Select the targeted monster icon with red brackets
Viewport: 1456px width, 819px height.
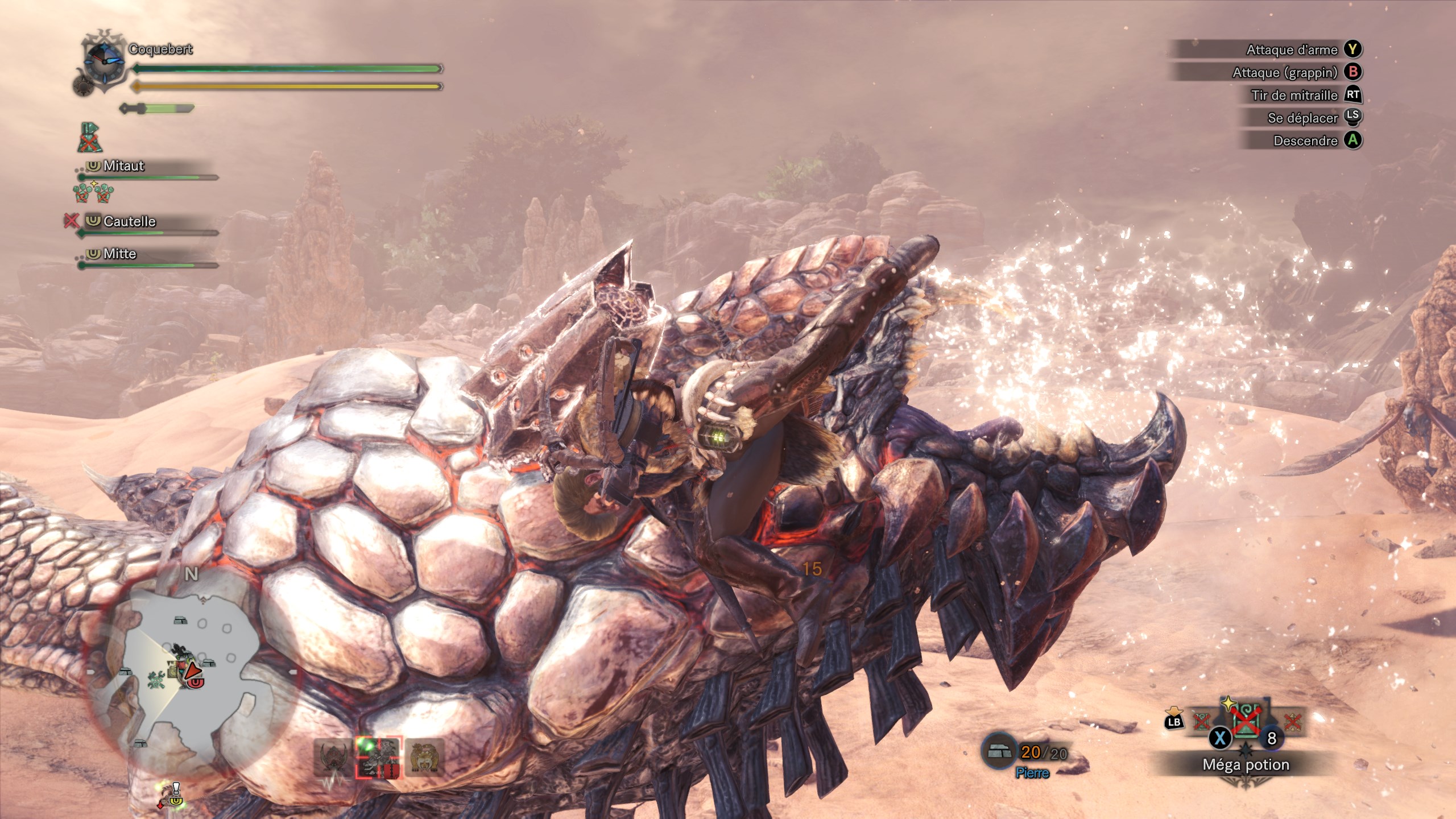click(x=378, y=757)
